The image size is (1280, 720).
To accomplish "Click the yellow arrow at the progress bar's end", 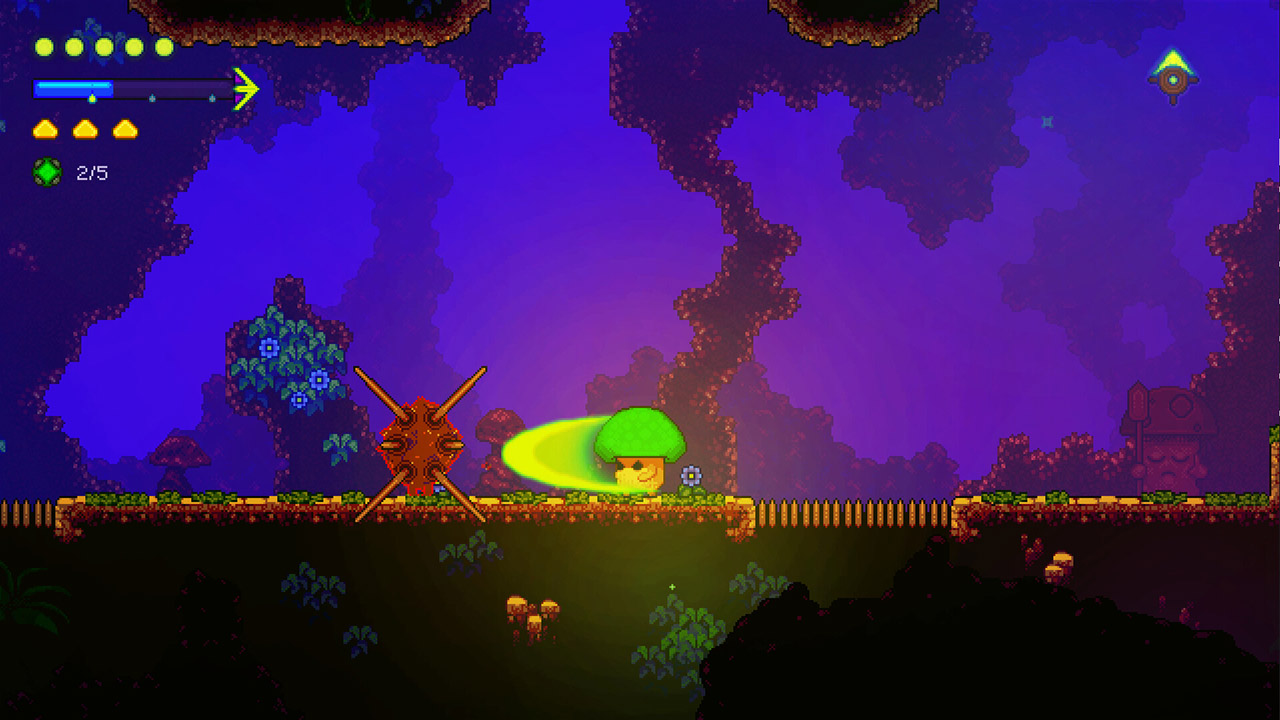I will point(245,88).
